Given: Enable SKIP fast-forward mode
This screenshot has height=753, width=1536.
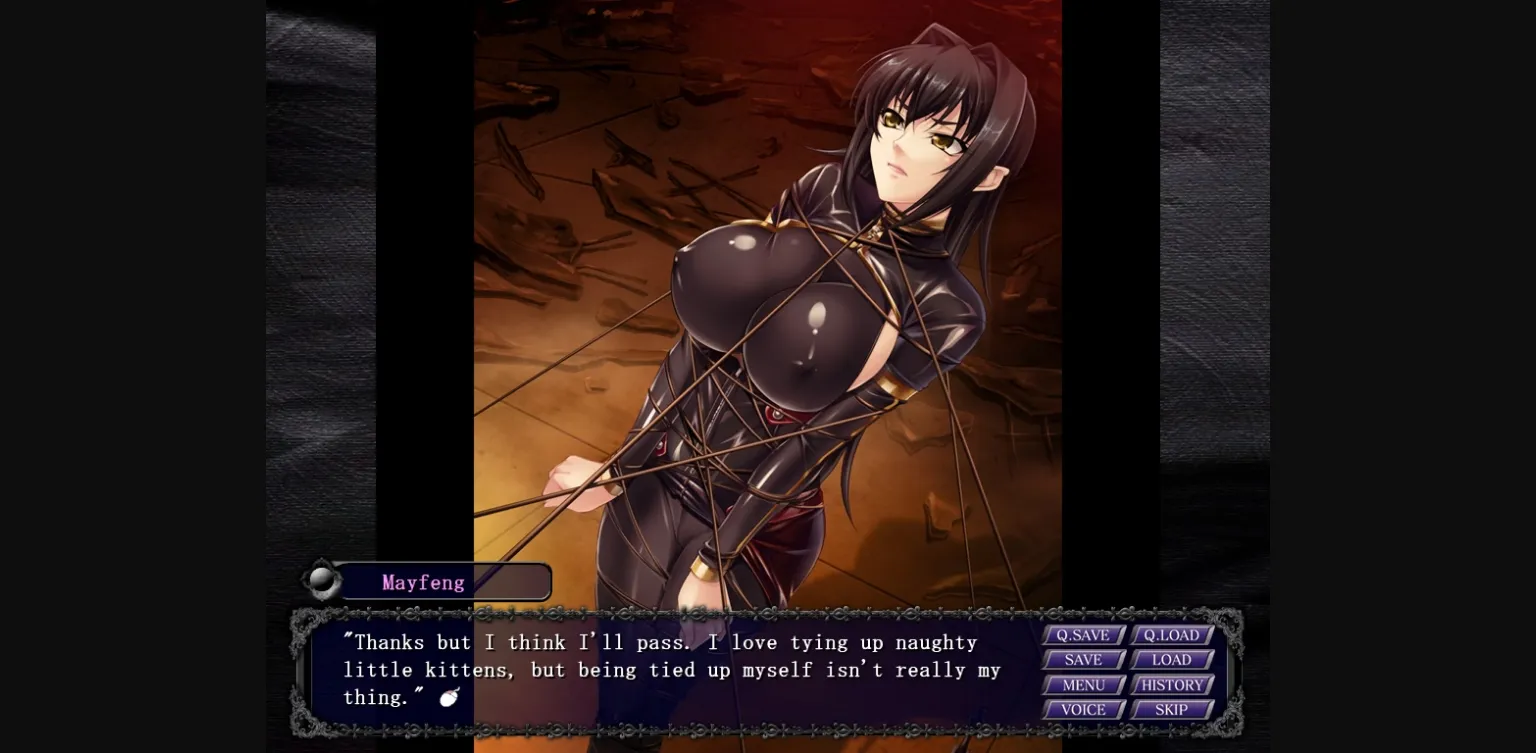Looking at the screenshot, I should (1171, 710).
